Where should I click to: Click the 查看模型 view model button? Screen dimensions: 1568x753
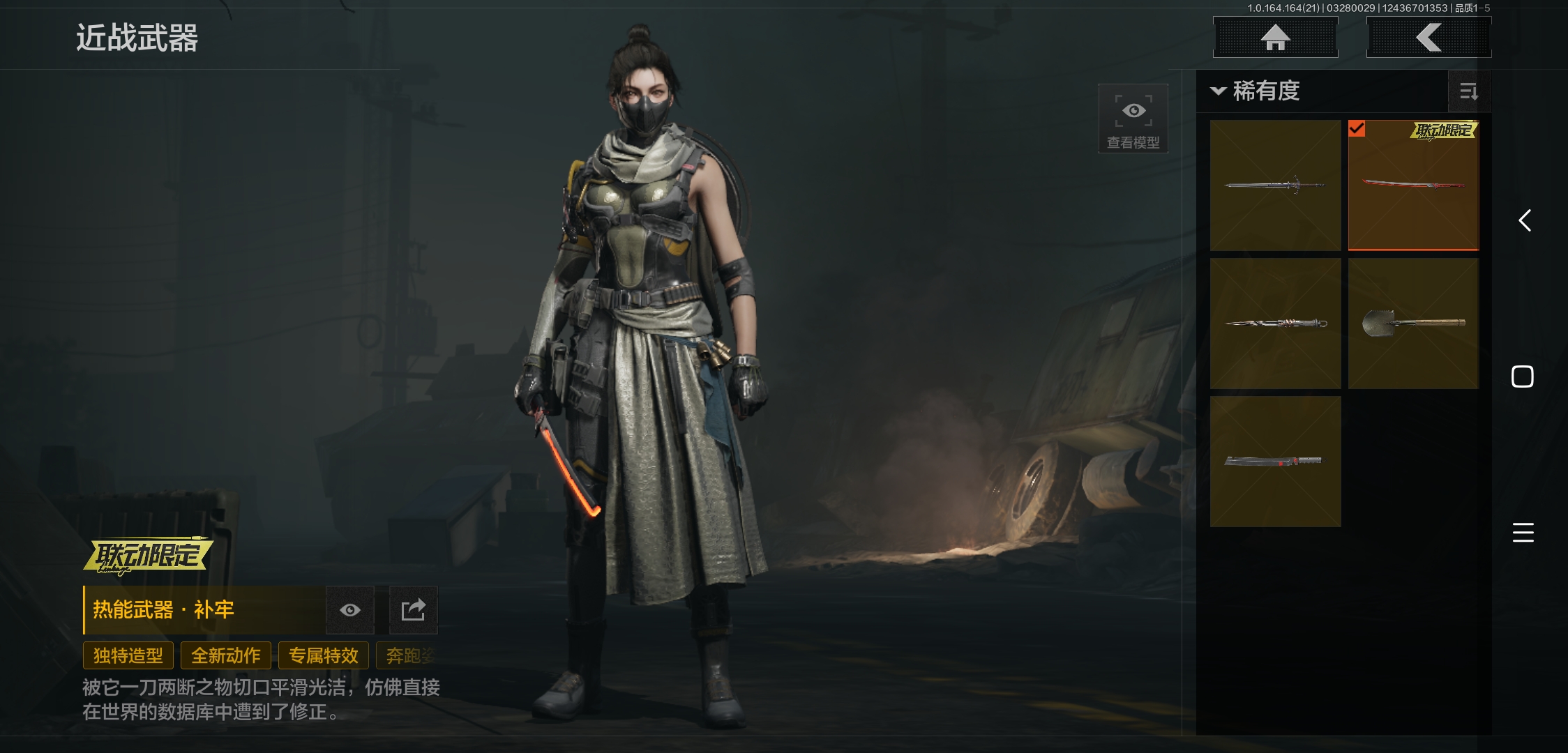click(x=1133, y=119)
